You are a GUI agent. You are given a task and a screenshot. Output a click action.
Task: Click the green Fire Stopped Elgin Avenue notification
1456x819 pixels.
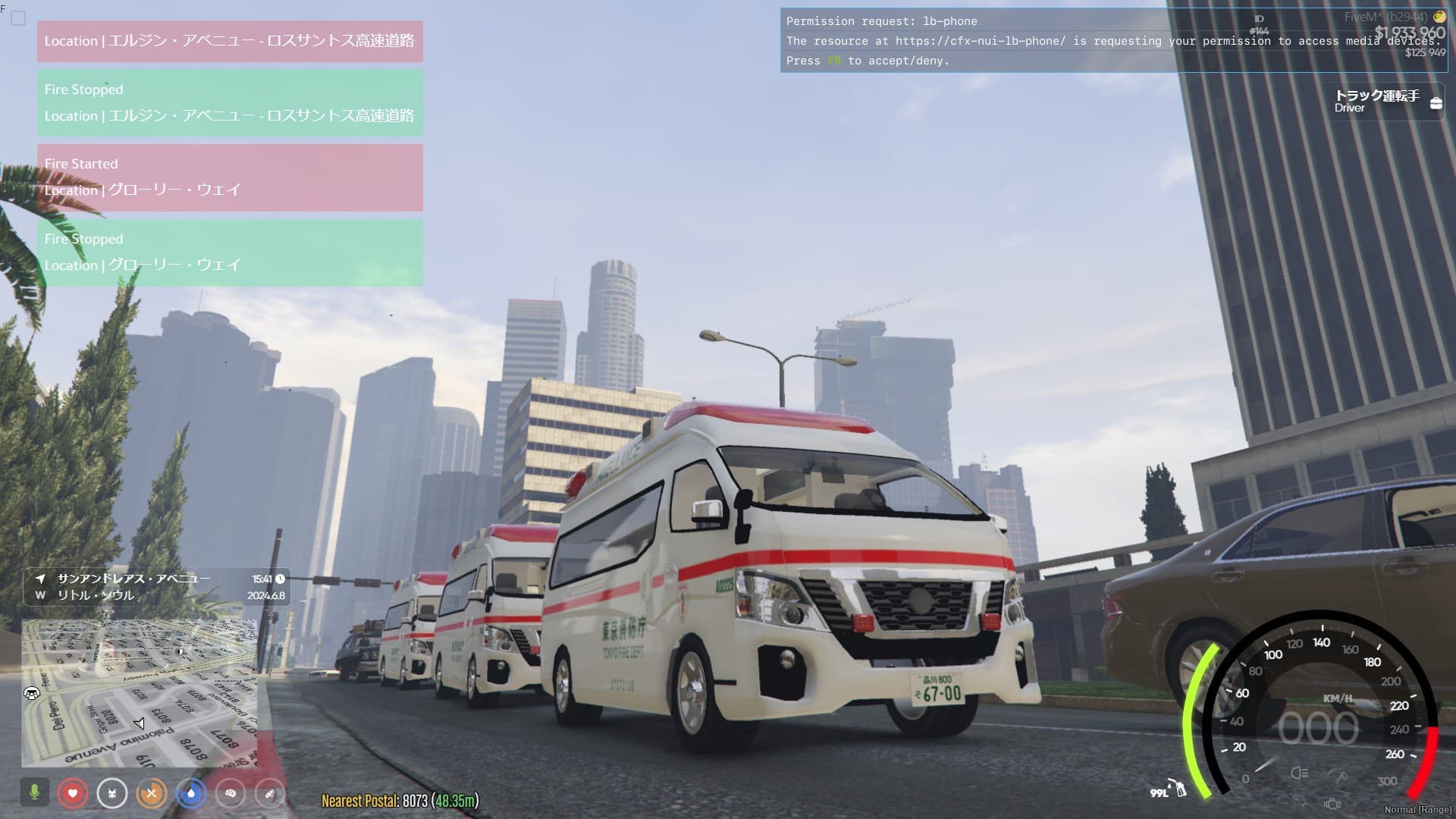[x=230, y=103]
